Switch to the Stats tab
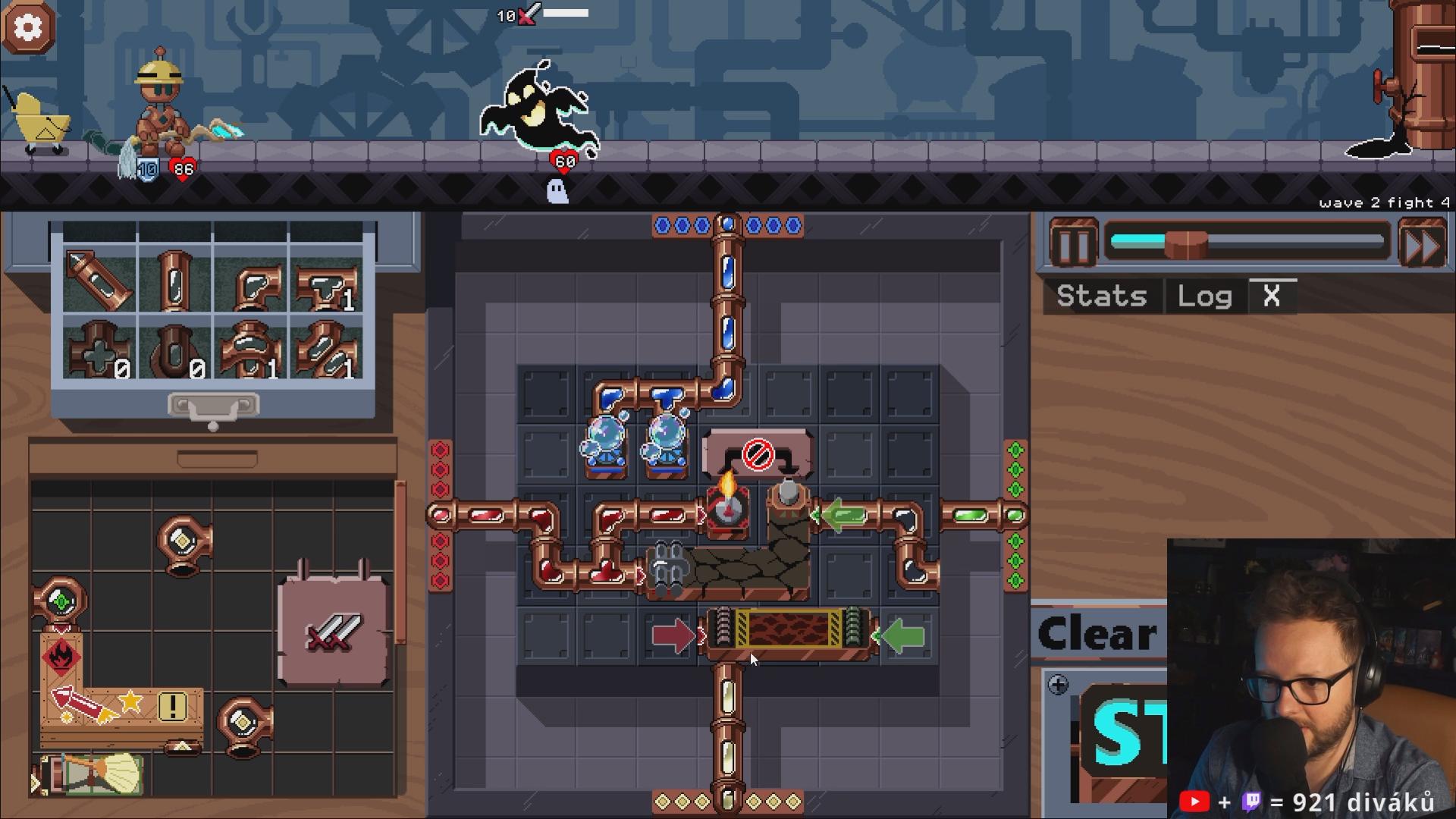This screenshot has height=819, width=1456. coord(1101,296)
